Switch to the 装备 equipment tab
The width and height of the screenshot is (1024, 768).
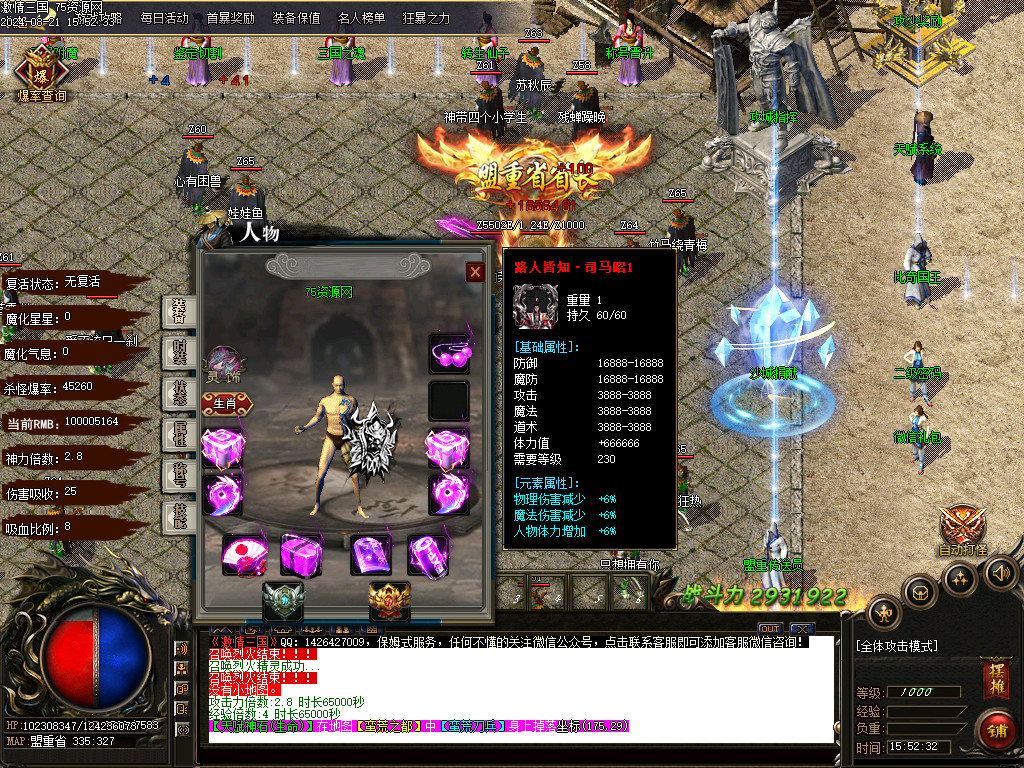(179, 311)
